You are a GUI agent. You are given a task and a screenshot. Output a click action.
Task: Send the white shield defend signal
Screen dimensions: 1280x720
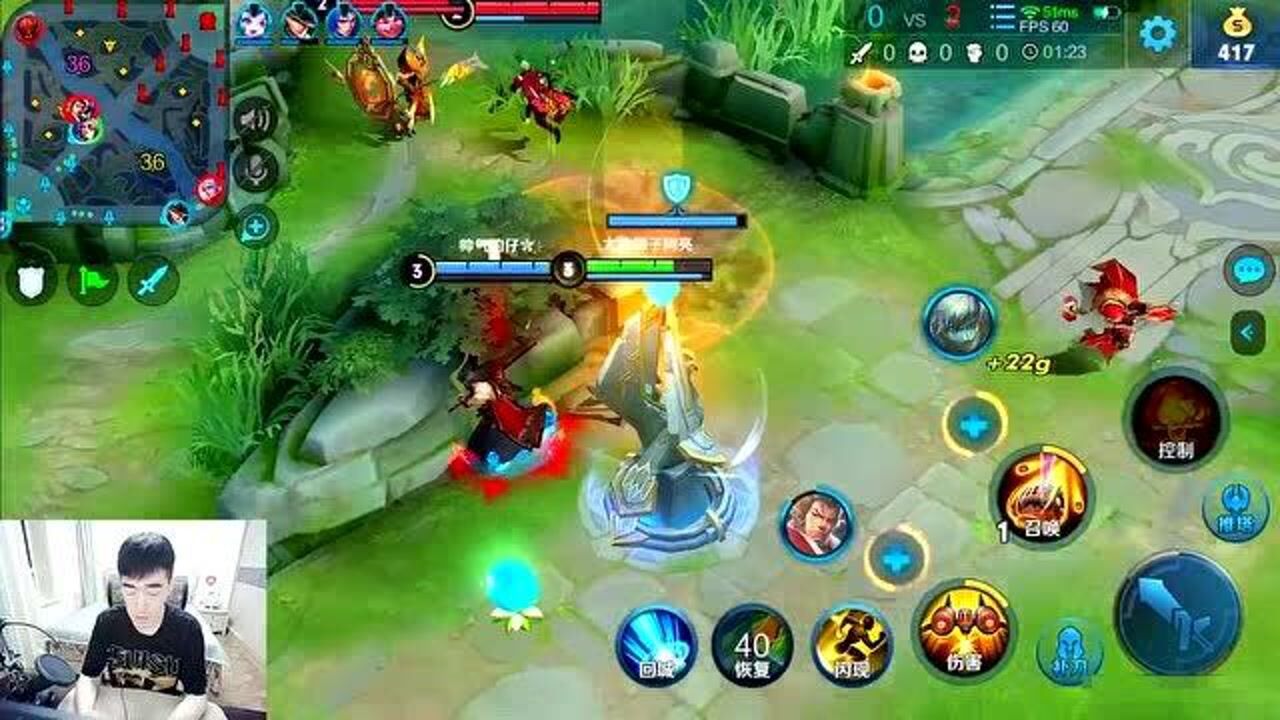coord(31,281)
